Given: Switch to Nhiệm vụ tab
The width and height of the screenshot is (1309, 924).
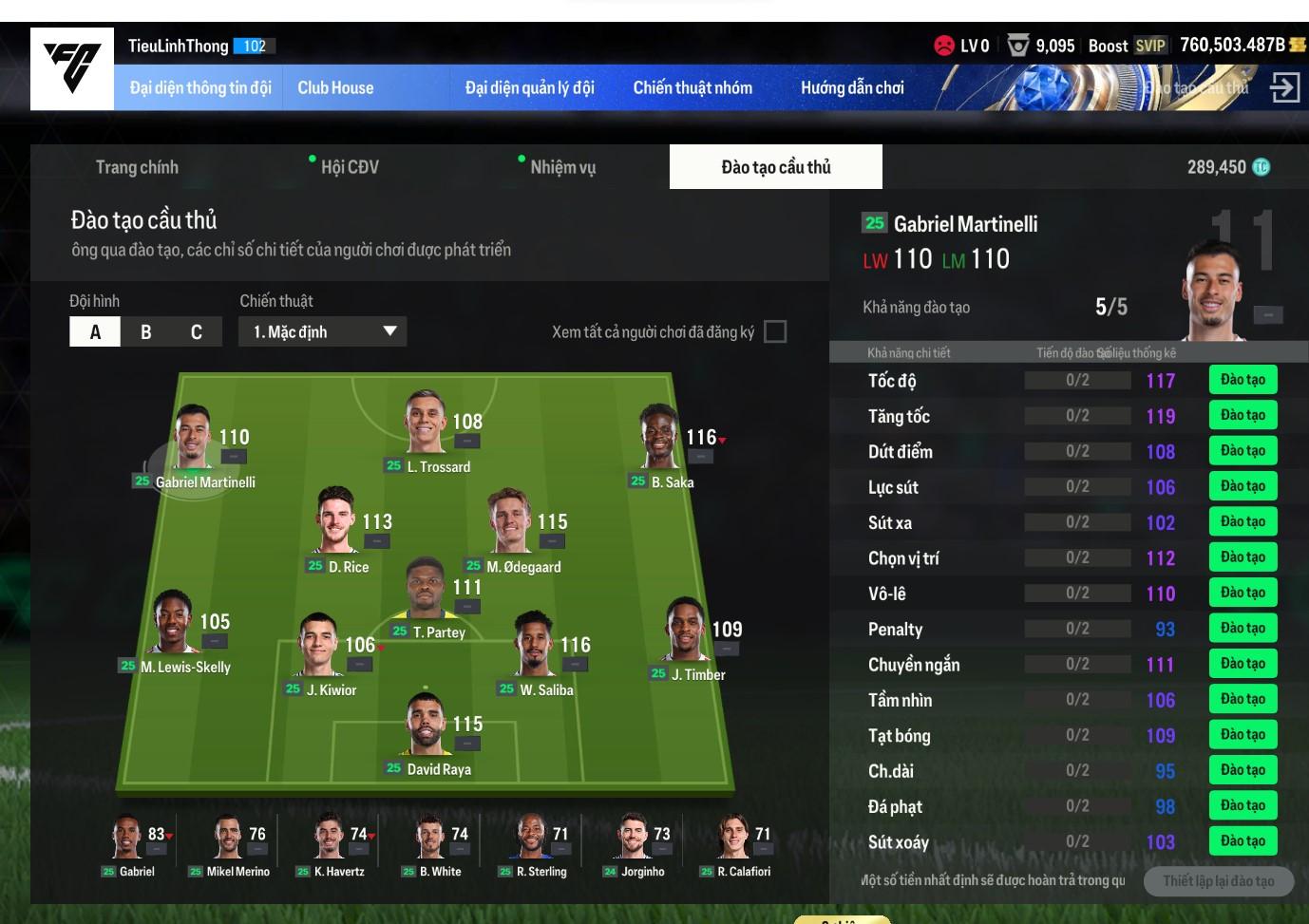Looking at the screenshot, I should [562, 167].
